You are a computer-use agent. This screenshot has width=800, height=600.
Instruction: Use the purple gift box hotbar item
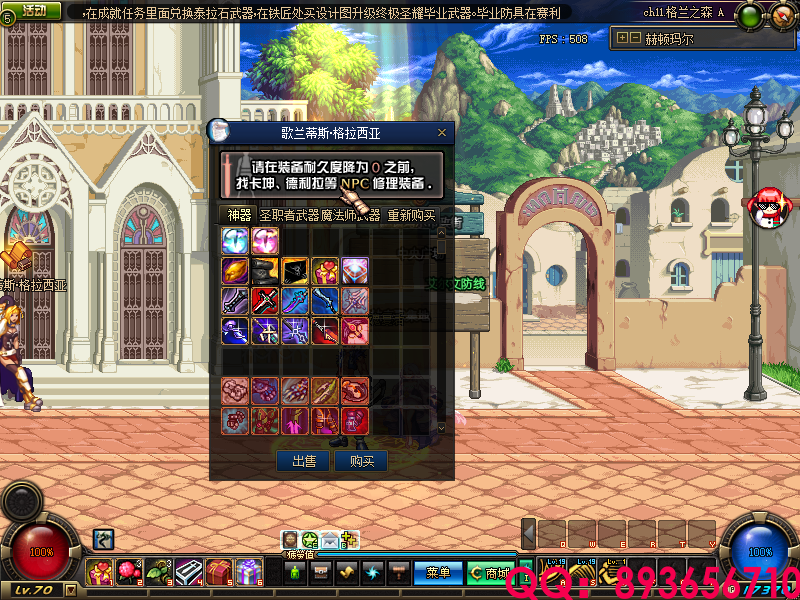(249, 573)
